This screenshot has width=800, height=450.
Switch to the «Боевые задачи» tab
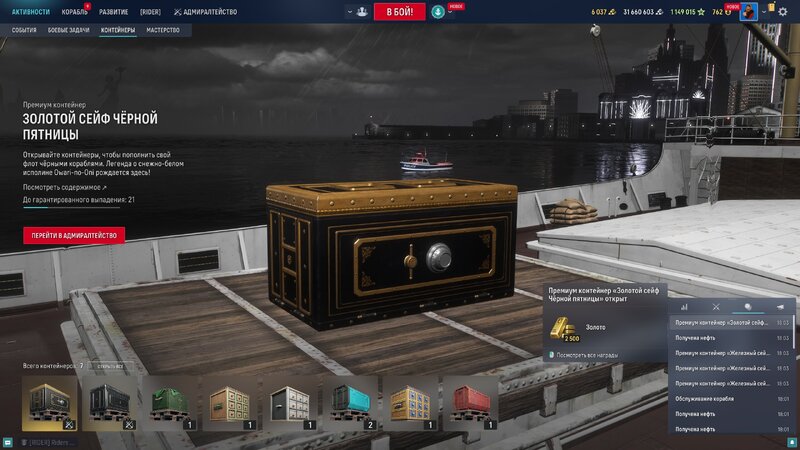pyautogui.click(x=69, y=31)
